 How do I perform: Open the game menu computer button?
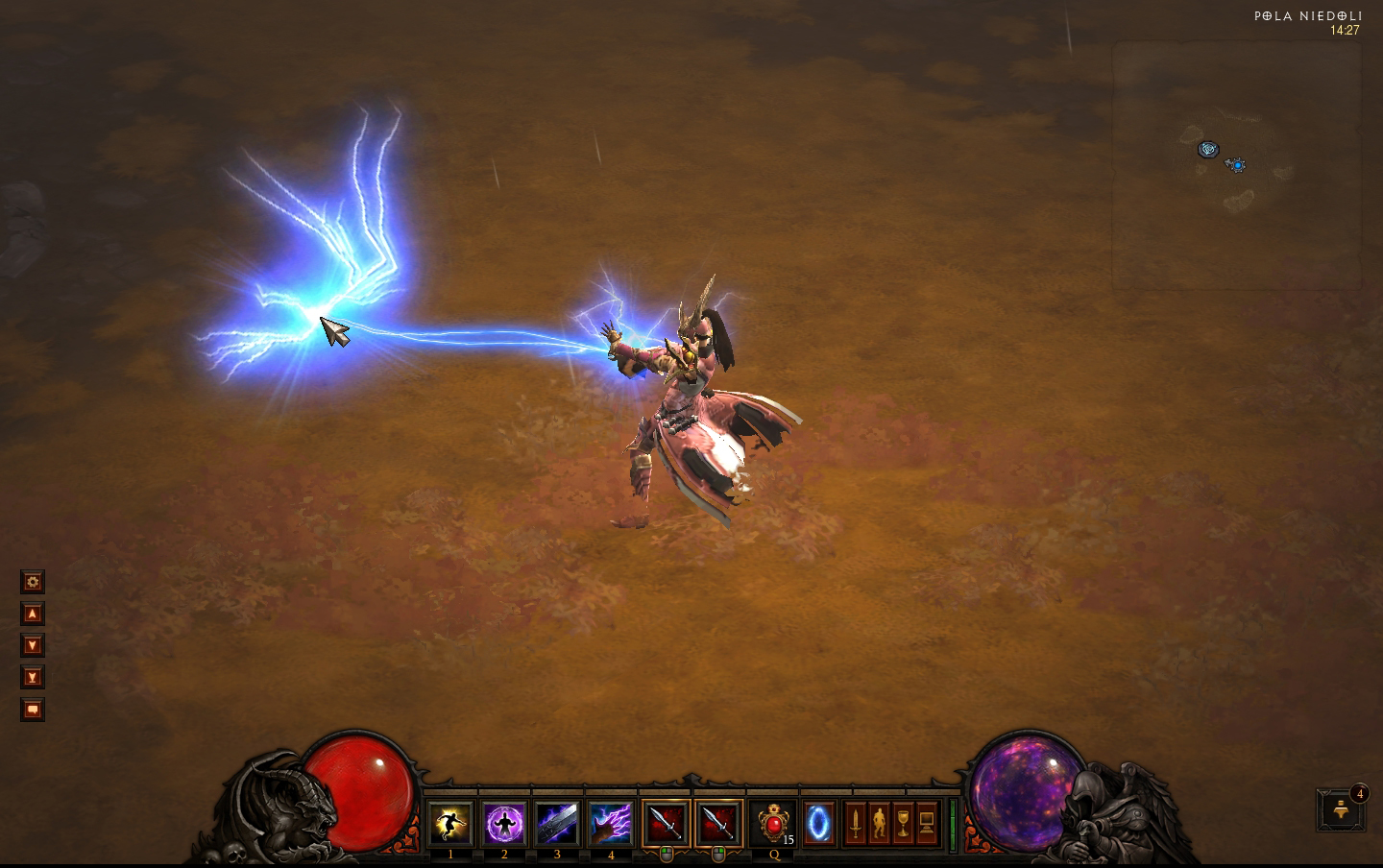tap(927, 823)
